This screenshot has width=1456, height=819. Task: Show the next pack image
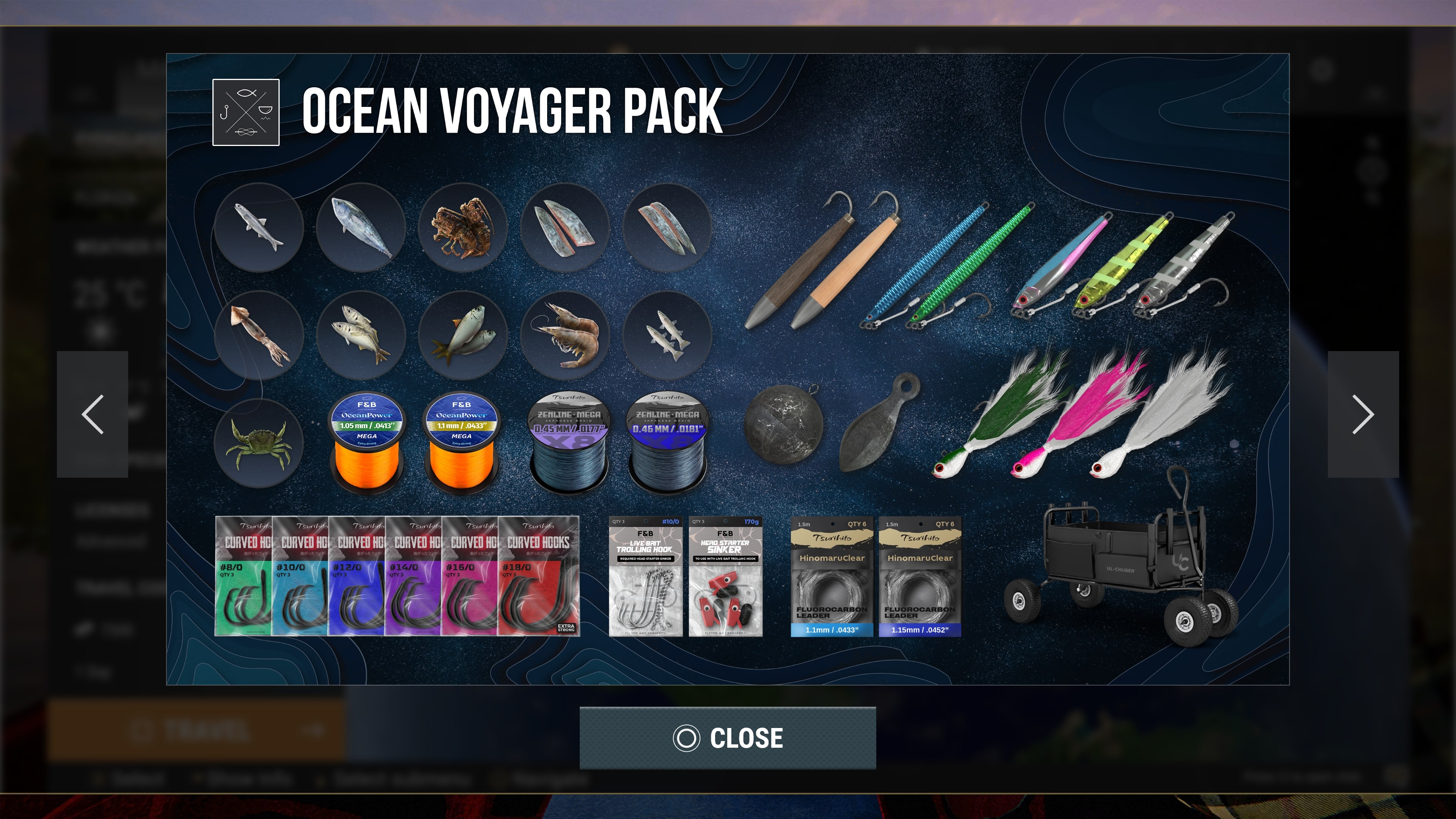[1363, 414]
